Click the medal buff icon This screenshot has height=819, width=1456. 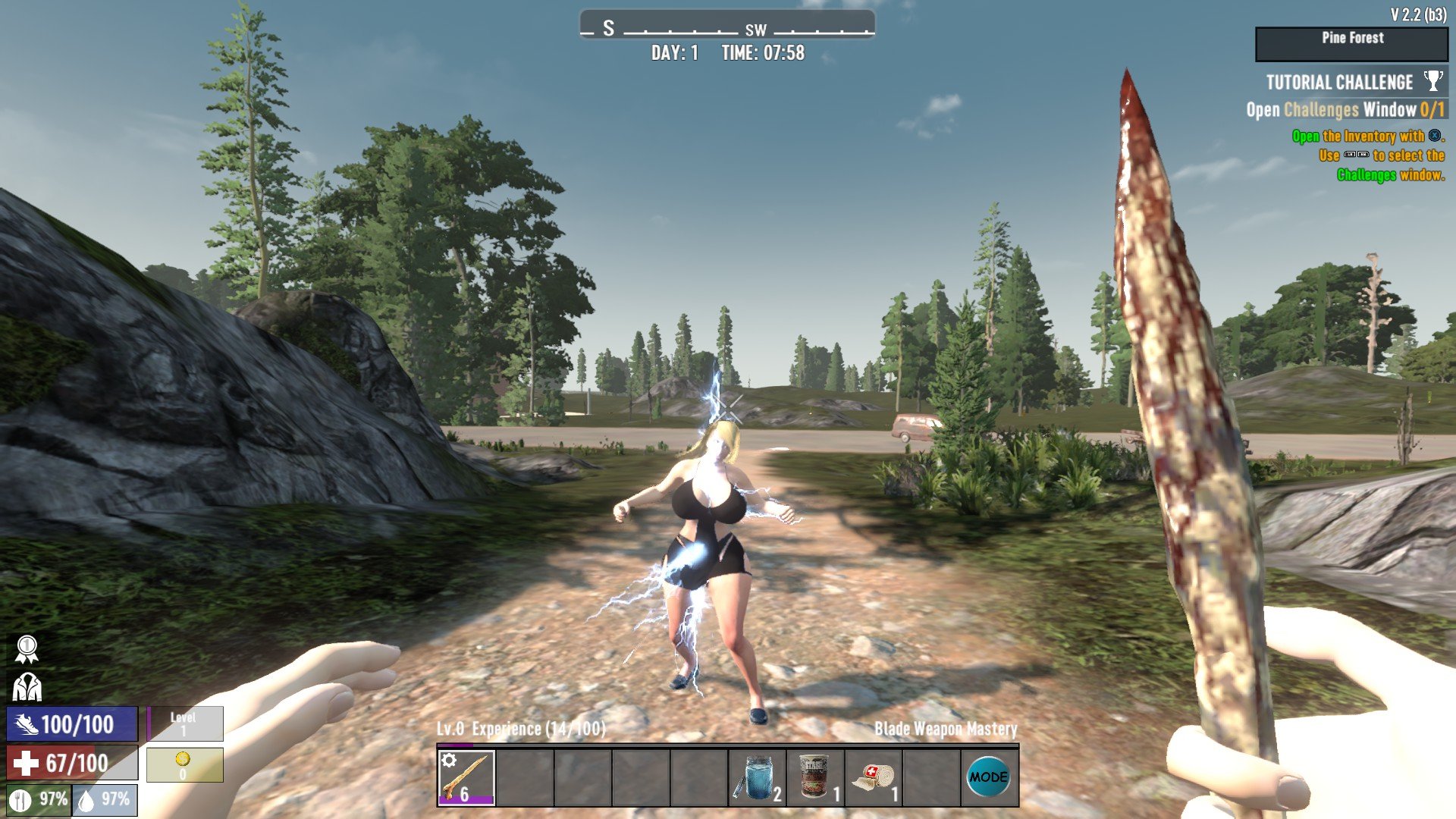point(27,649)
